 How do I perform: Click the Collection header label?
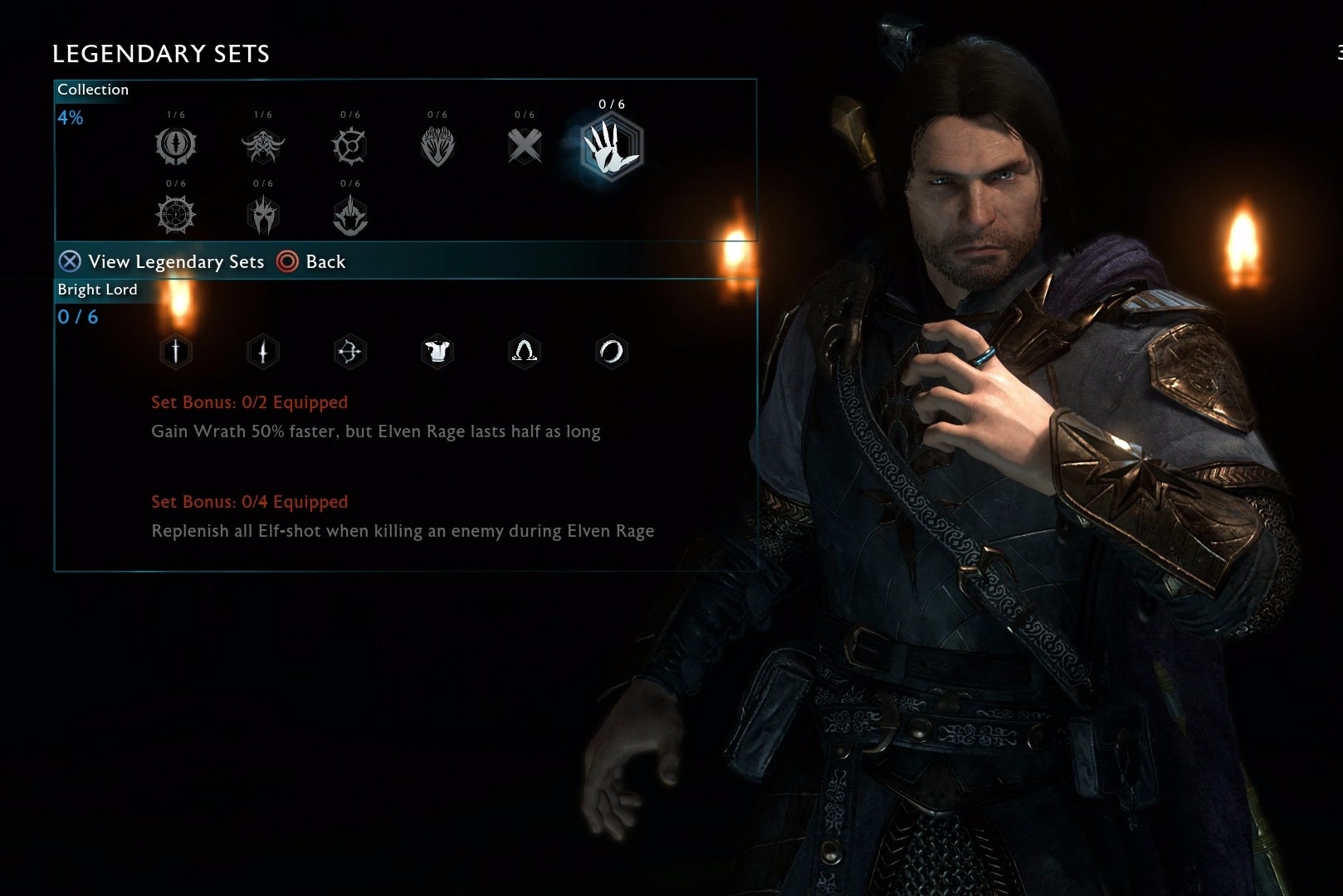click(x=93, y=90)
